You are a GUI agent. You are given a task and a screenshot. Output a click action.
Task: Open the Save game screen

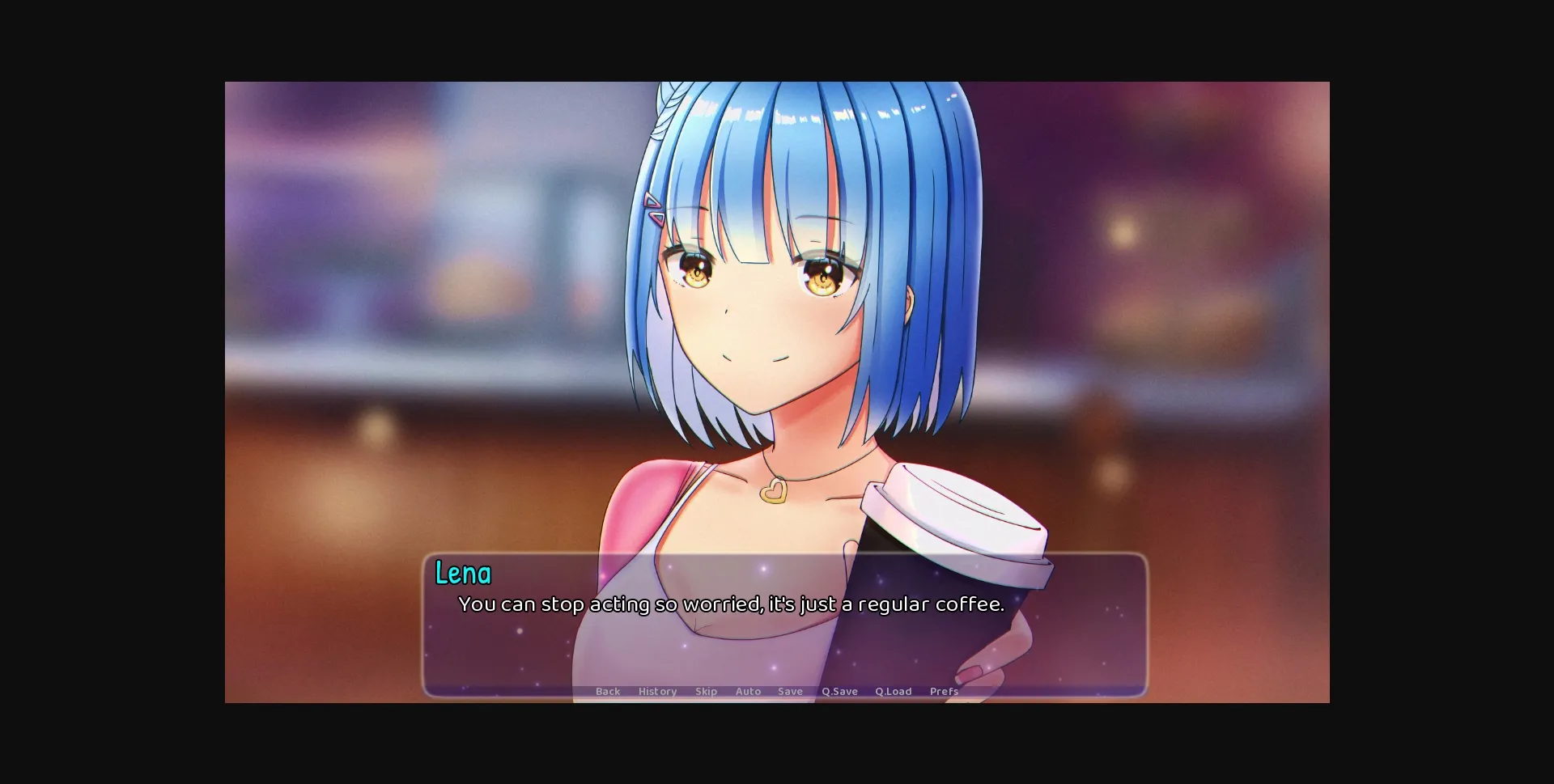point(791,691)
